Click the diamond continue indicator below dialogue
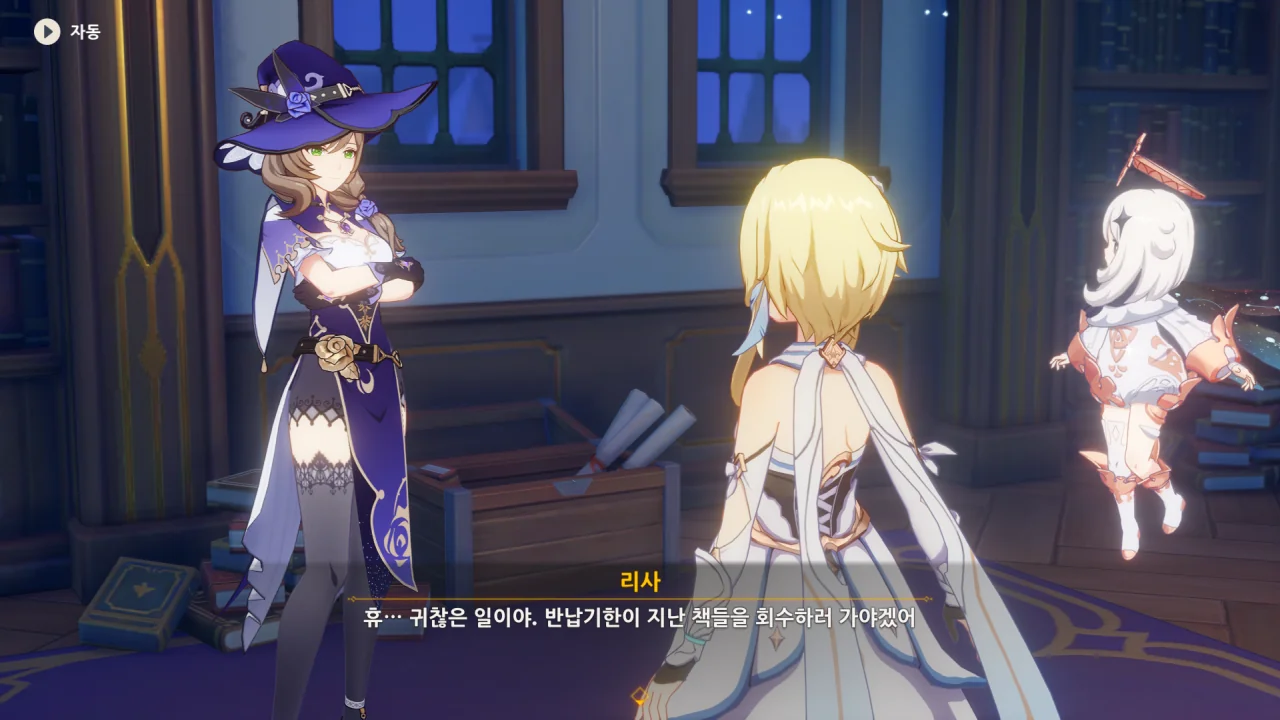Image resolution: width=1280 pixels, height=720 pixels. 640,695
